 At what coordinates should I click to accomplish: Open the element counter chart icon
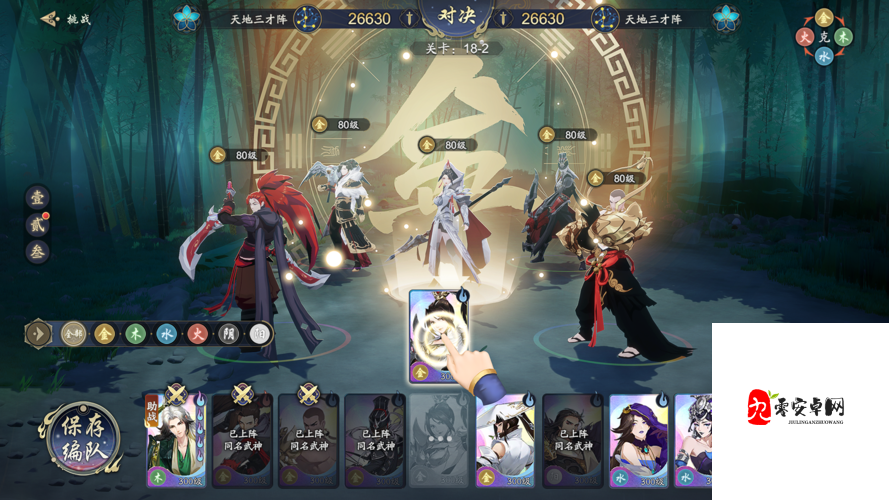[x=823, y=36]
